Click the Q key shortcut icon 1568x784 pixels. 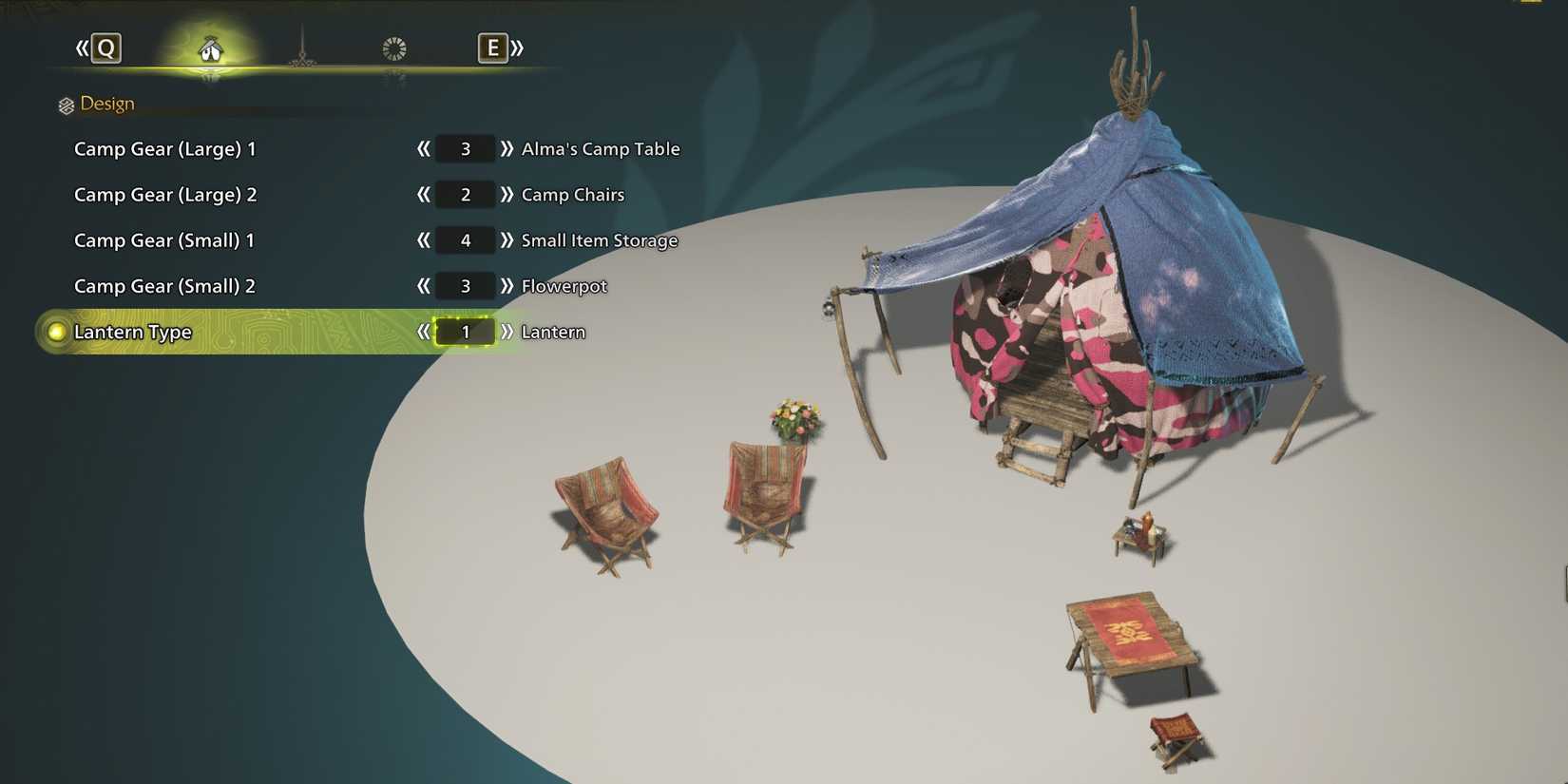pyautogui.click(x=105, y=48)
